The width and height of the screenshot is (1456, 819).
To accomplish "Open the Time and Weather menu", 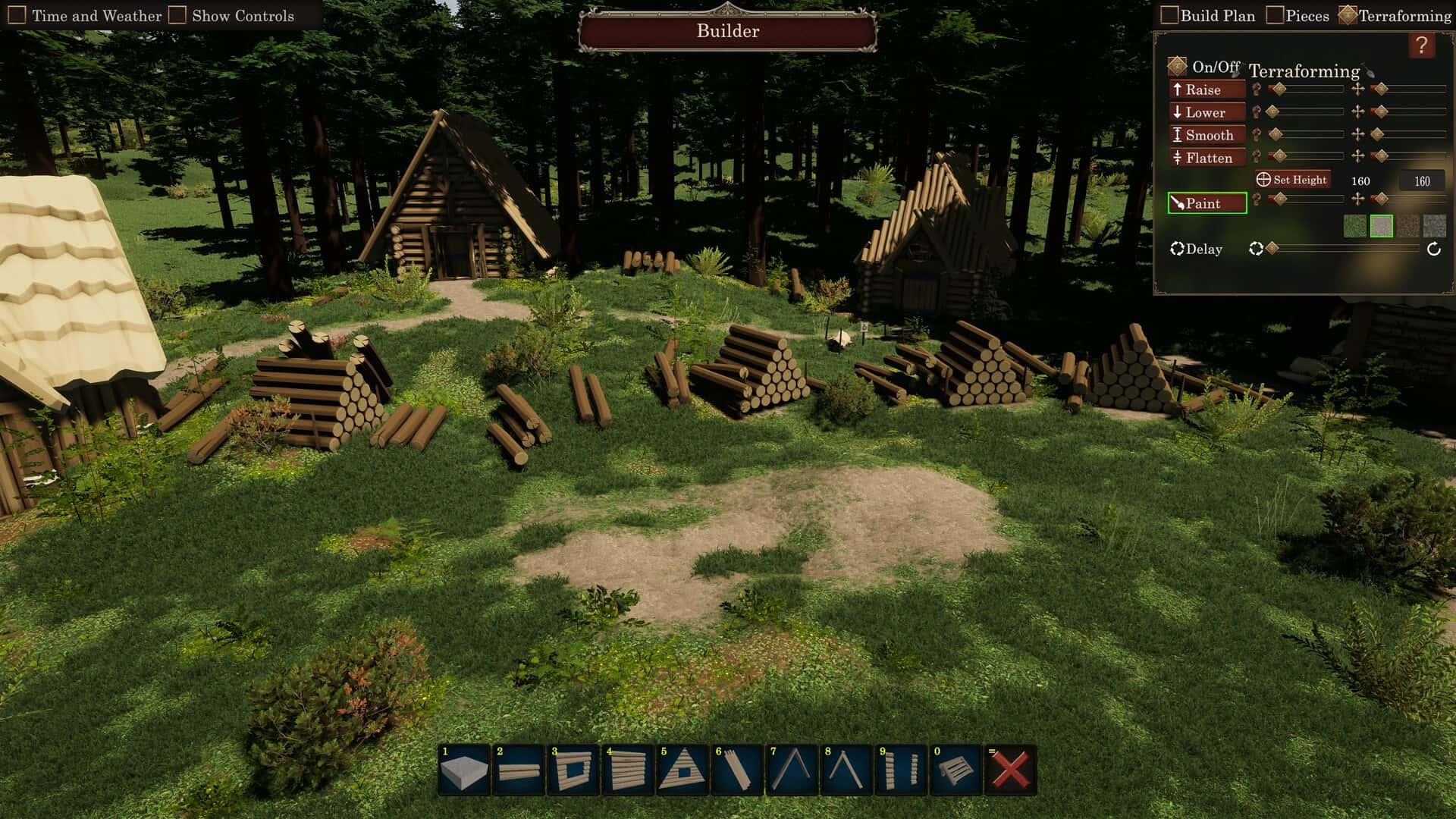I will 17,13.
